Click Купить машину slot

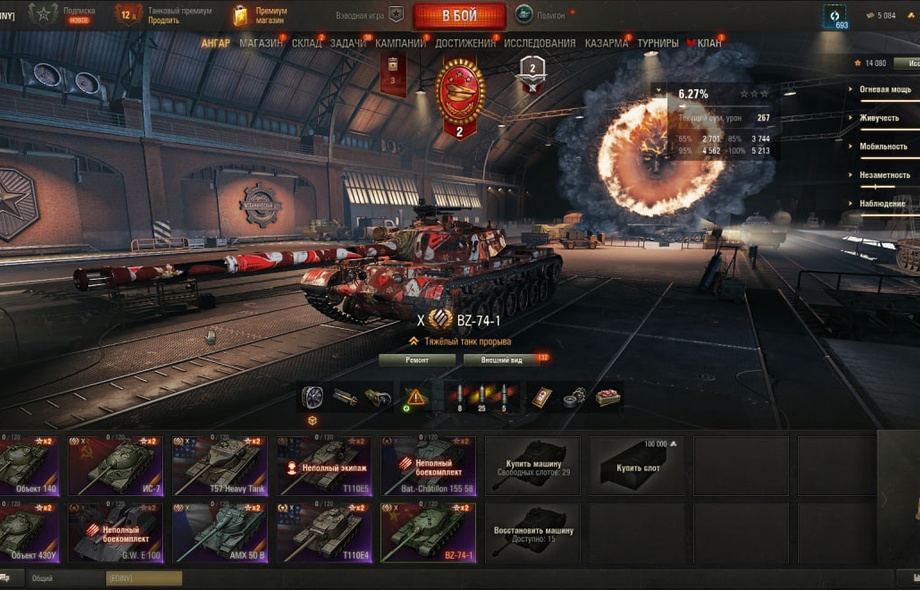click(532, 465)
